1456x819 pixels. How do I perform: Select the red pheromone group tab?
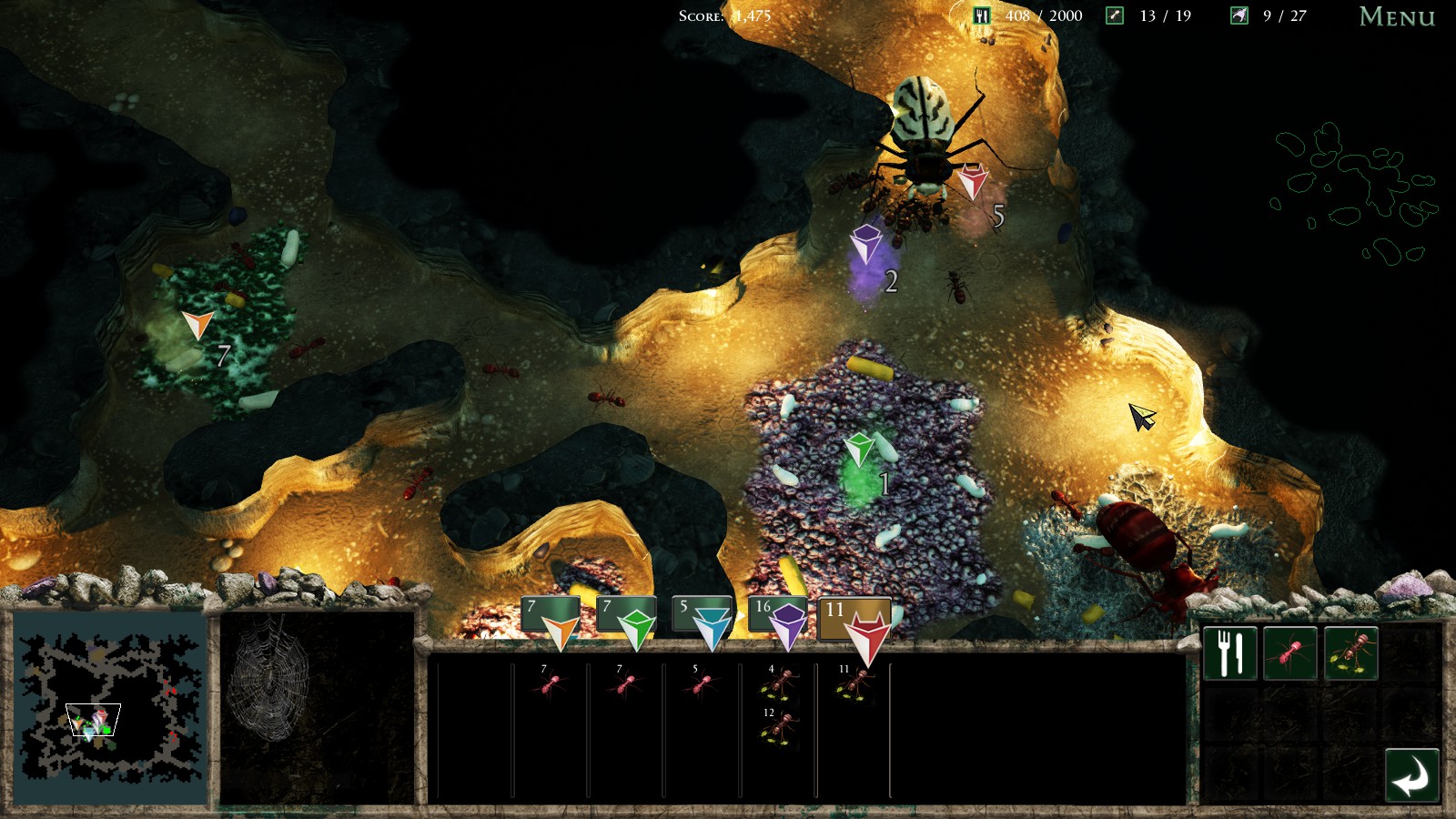(855, 623)
